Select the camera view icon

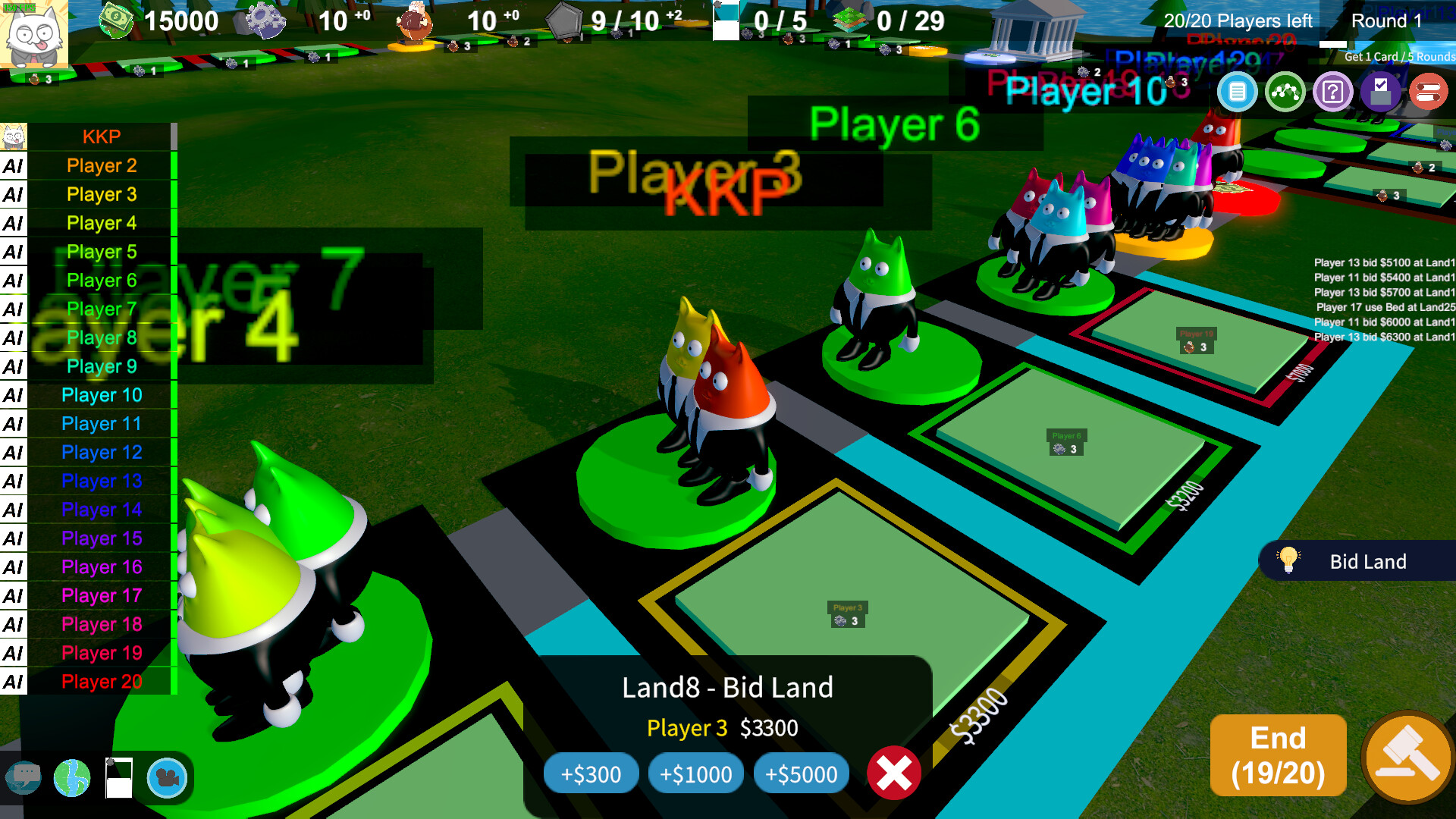pyautogui.click(x=168, y=778)
